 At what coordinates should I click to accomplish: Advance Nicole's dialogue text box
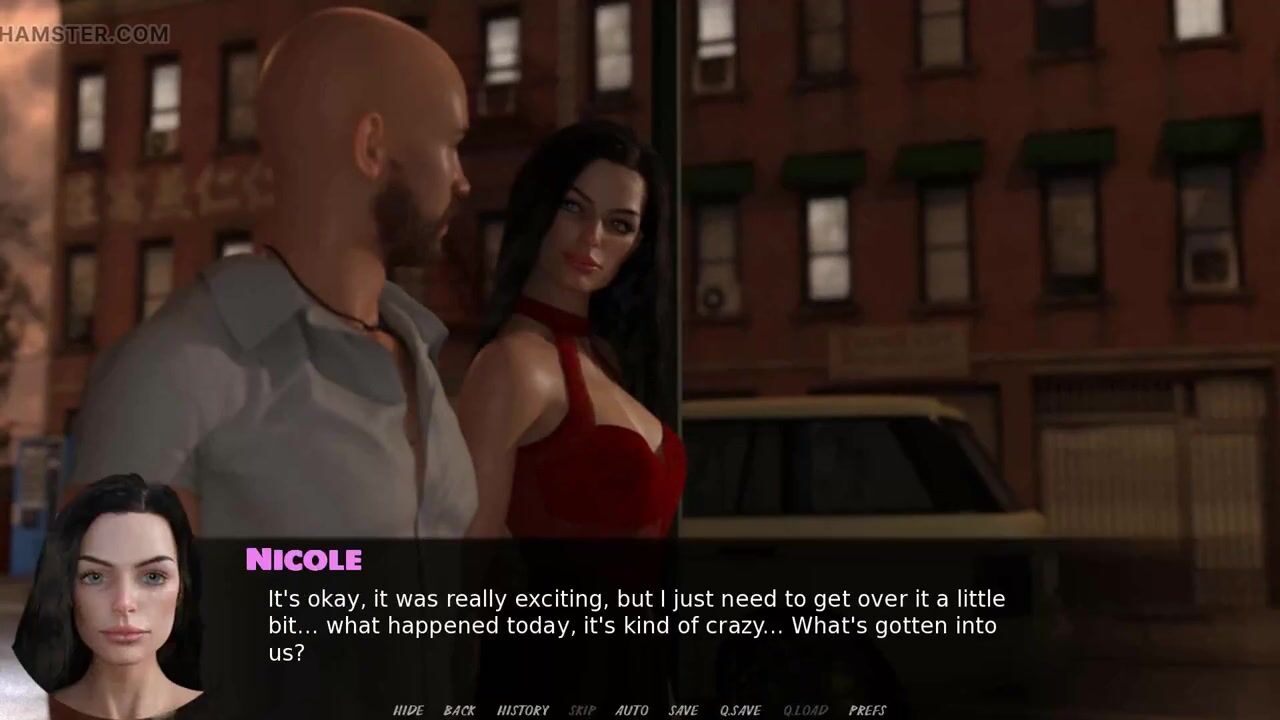click(636, 626)
